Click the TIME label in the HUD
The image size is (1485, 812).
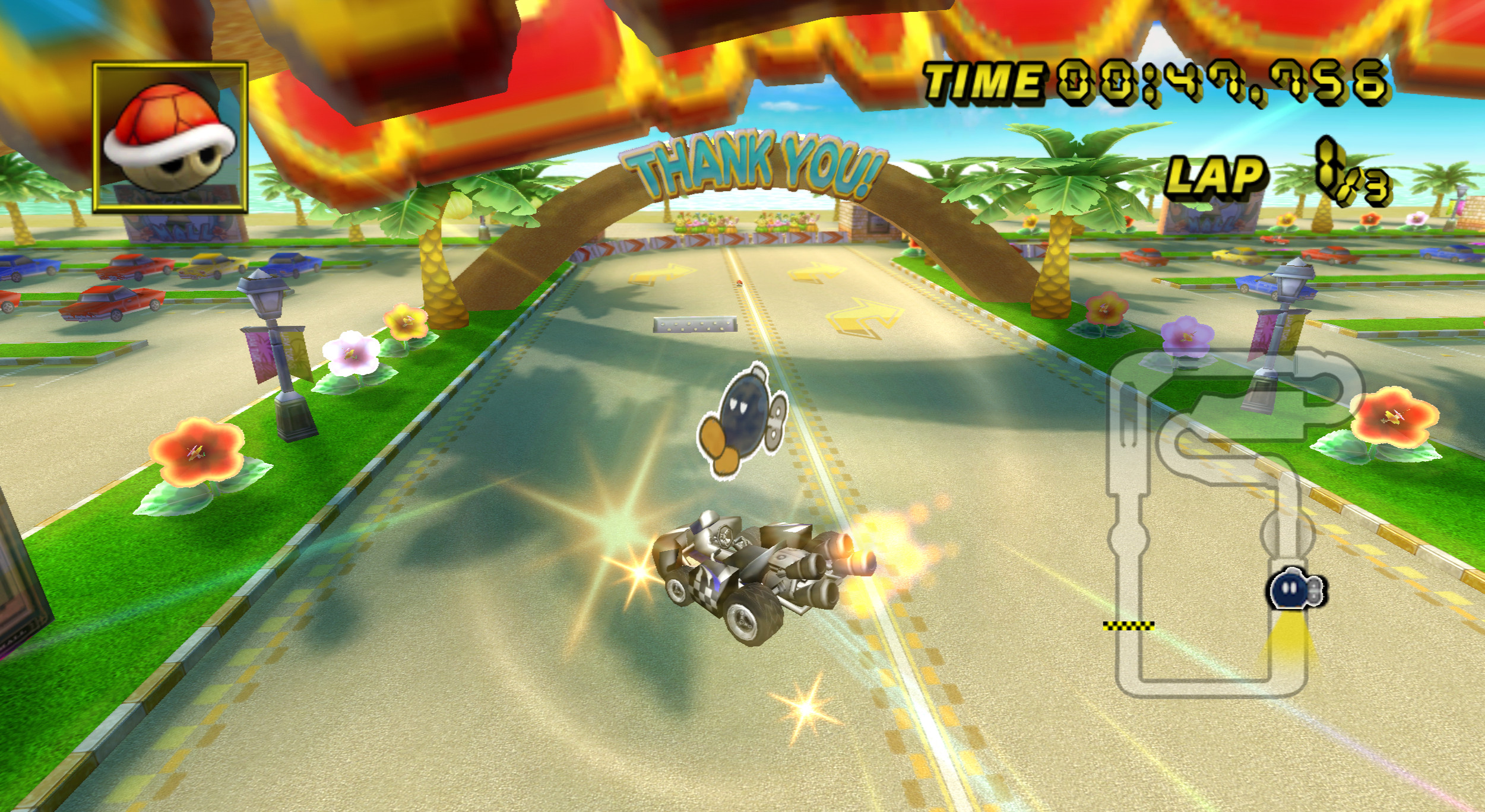(x=986, y=80)
